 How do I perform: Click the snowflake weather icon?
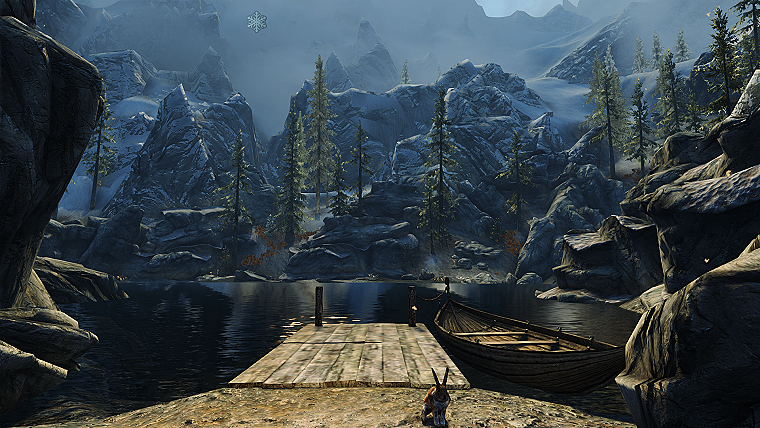[x=257, y=21]
